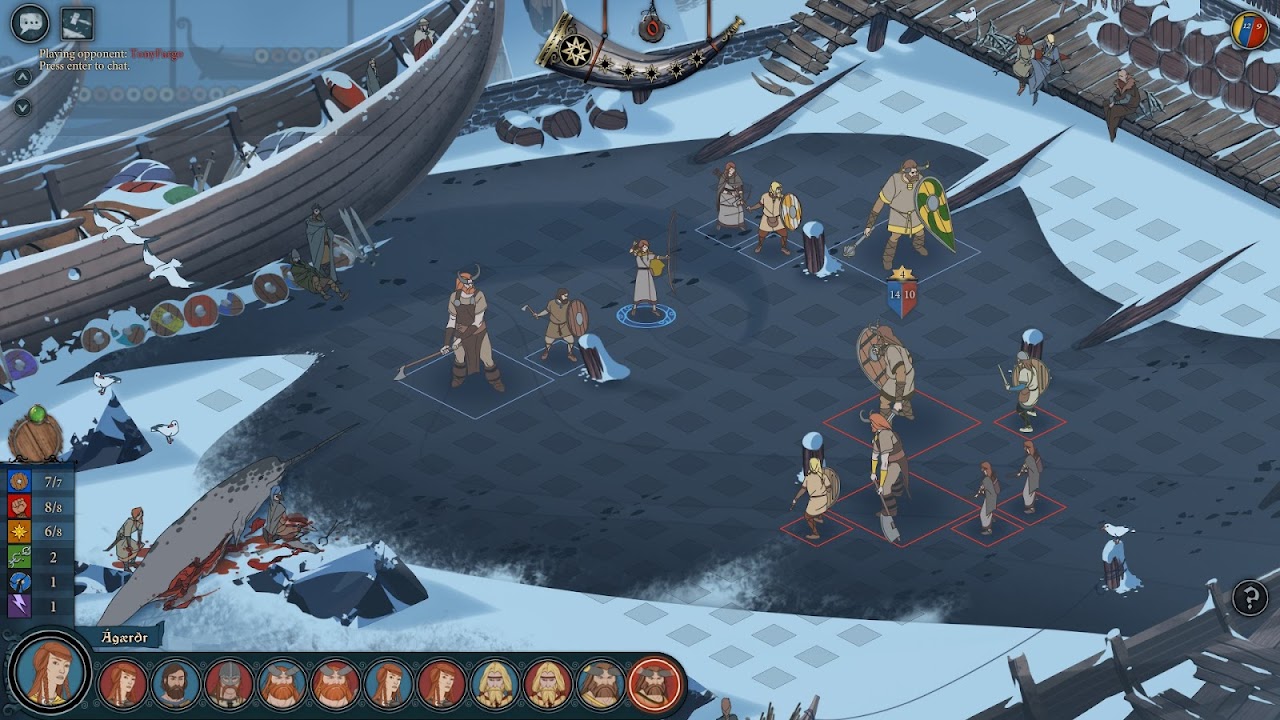The height and width of the screenshot is (720, 1280).
Task: Choose the red-ringed last portrait in turn order
Action: [x=654, y=684]
